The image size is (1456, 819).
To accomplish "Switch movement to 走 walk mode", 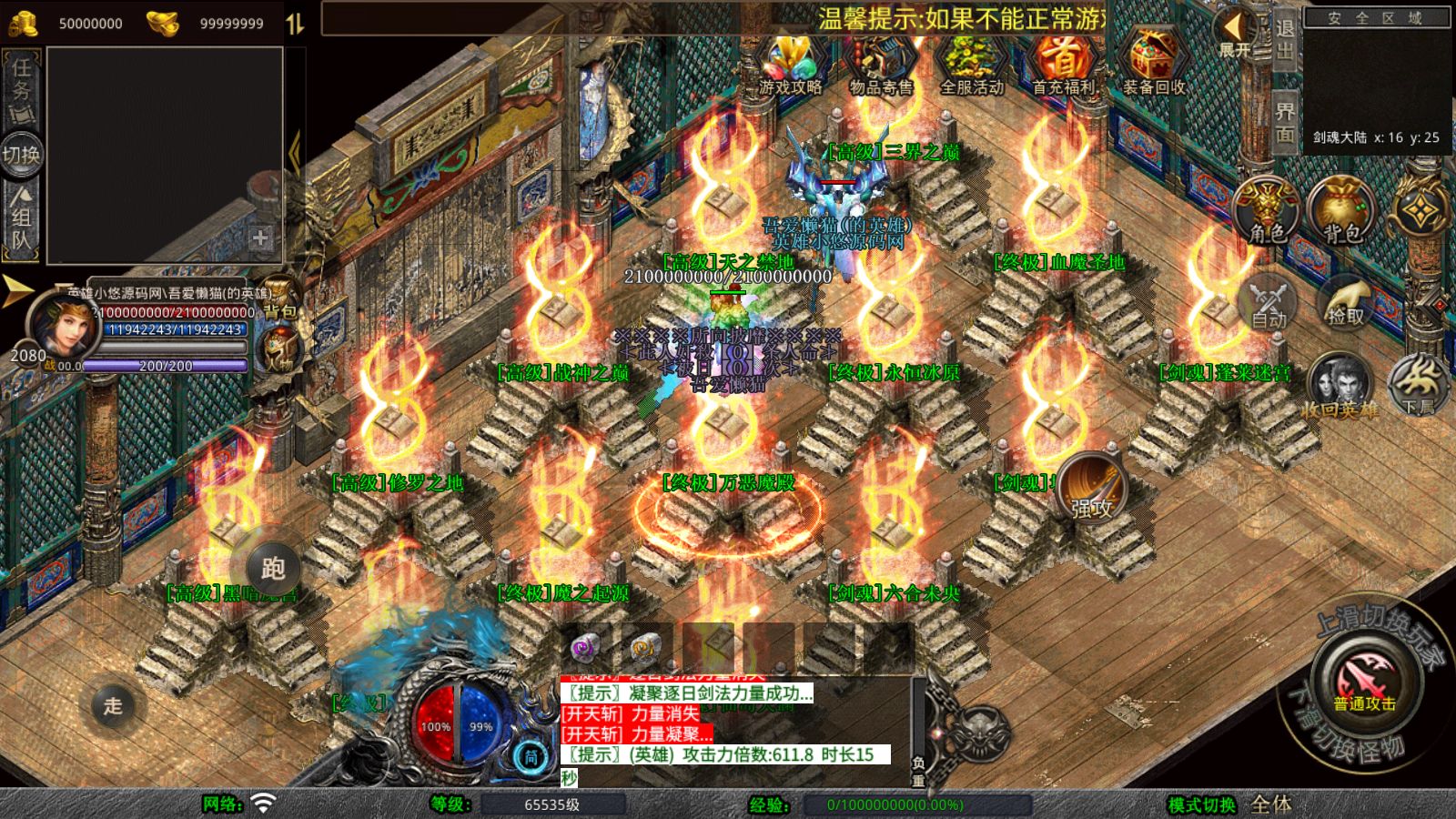I will coord(113,705).
